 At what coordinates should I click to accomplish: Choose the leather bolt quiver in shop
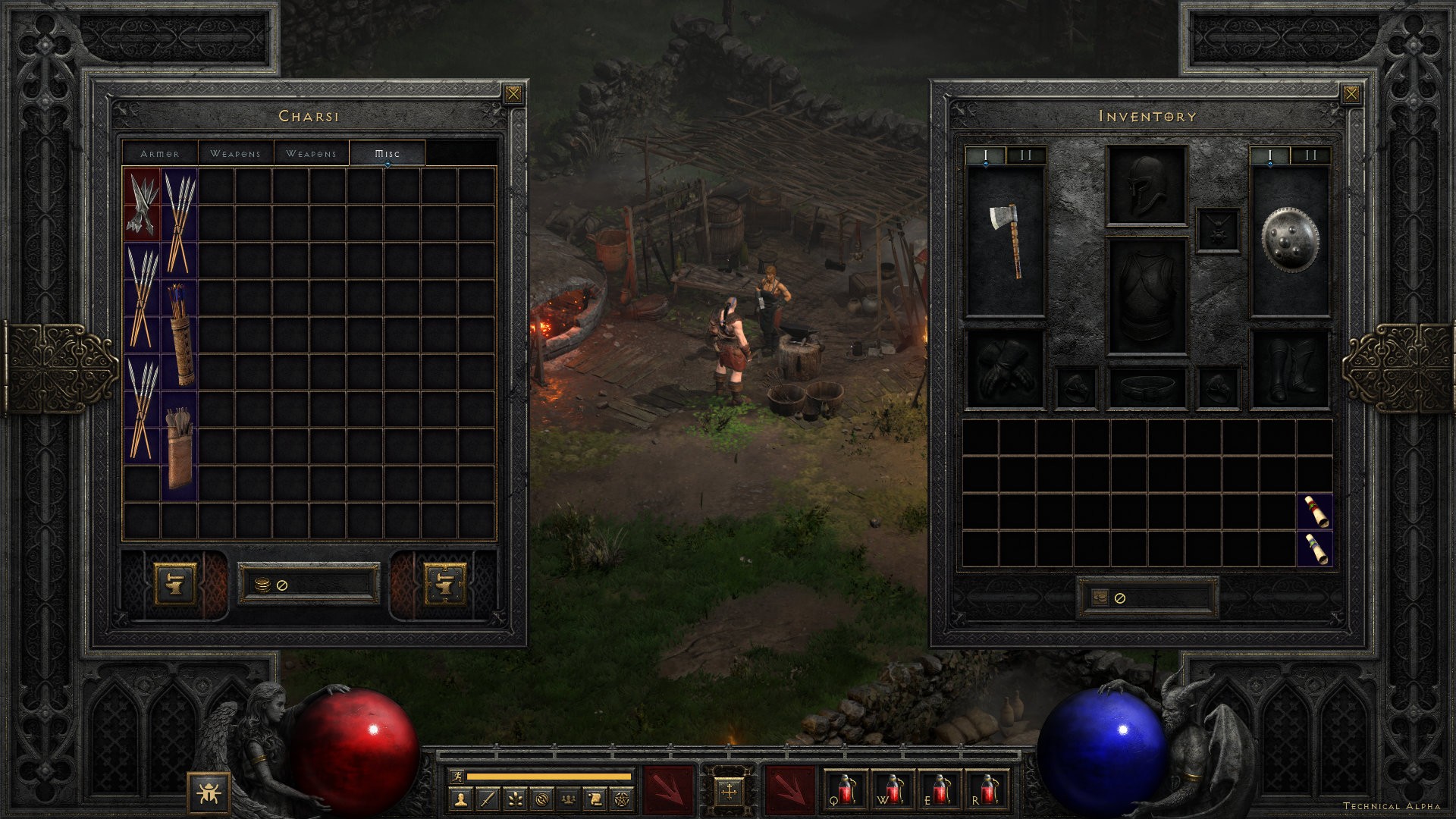tap(180, 447)
